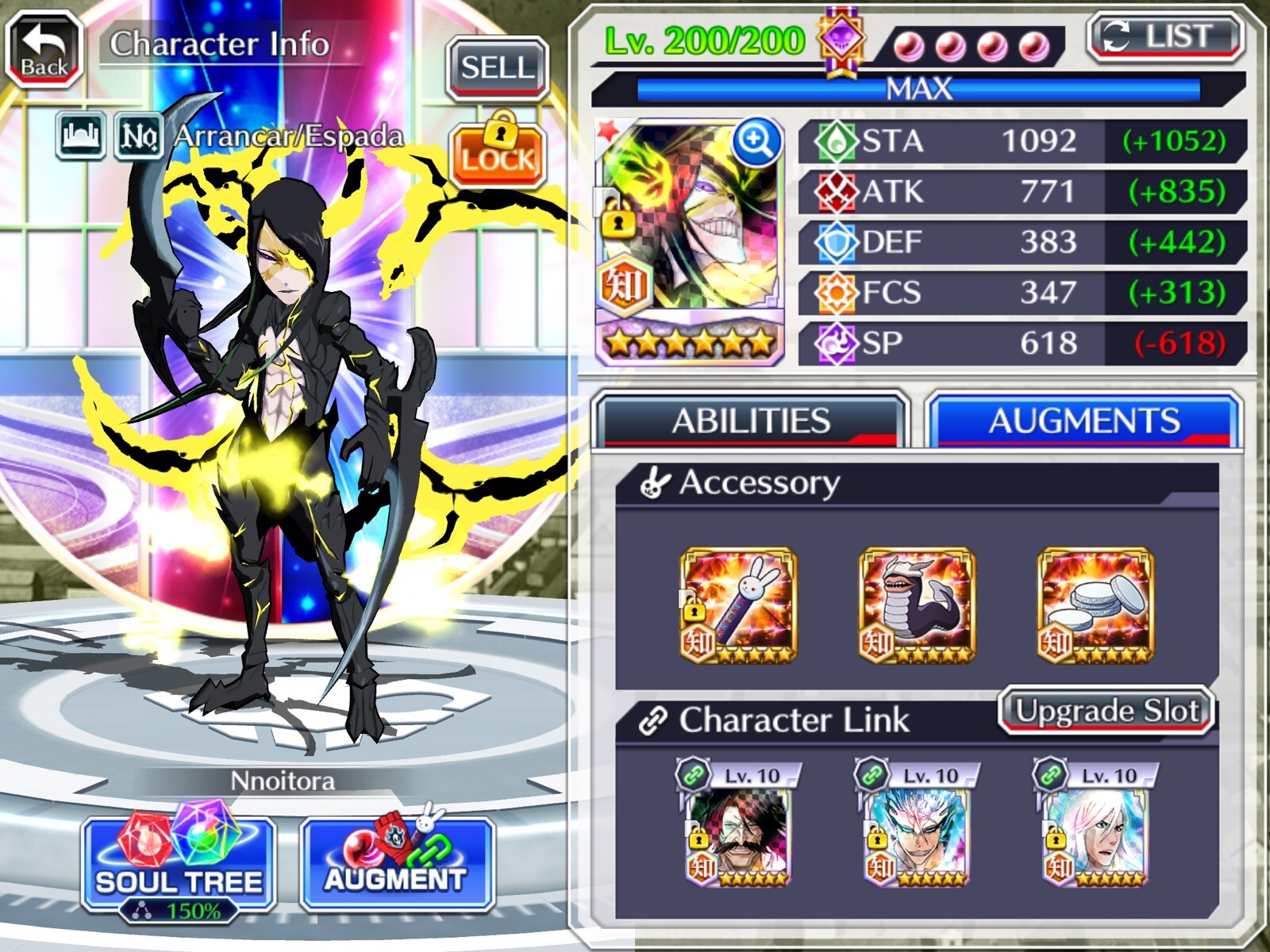This screenshot has width=1270, height=952.
Task: Select the bunny Pez dispenser accessory
Action: pos(738,606)
